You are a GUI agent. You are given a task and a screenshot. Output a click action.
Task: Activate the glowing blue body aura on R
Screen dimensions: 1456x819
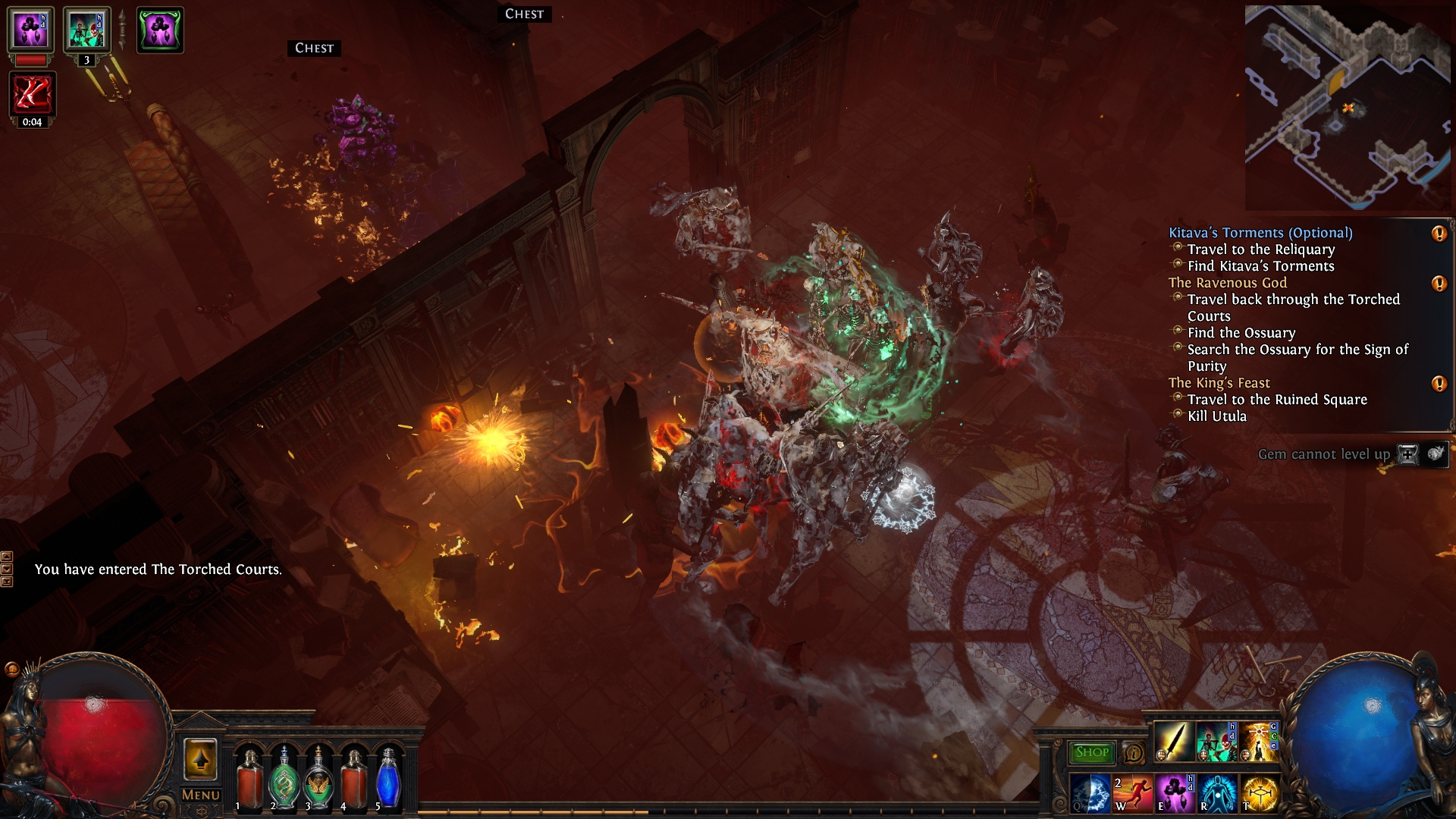1217,794
